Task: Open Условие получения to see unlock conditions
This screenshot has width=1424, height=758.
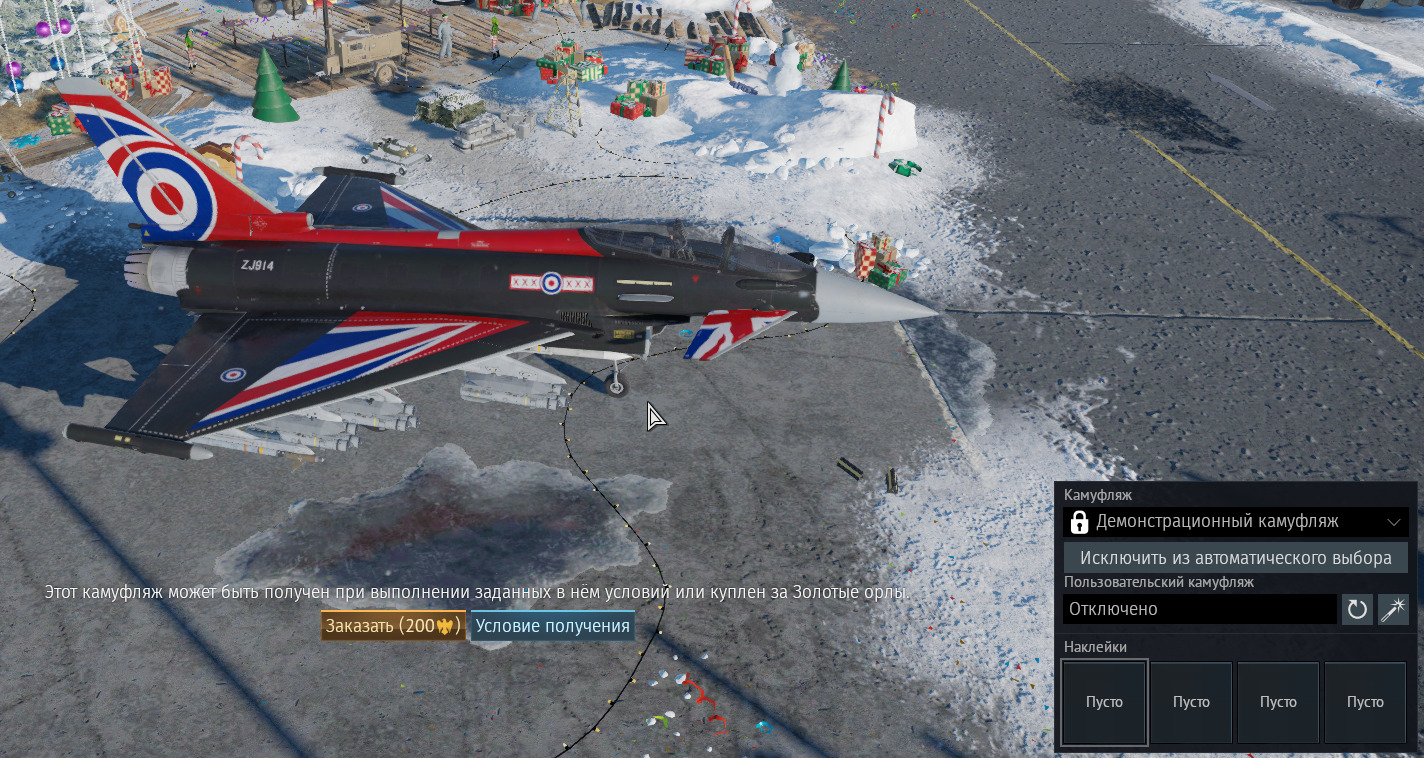Action: (551, 625)
